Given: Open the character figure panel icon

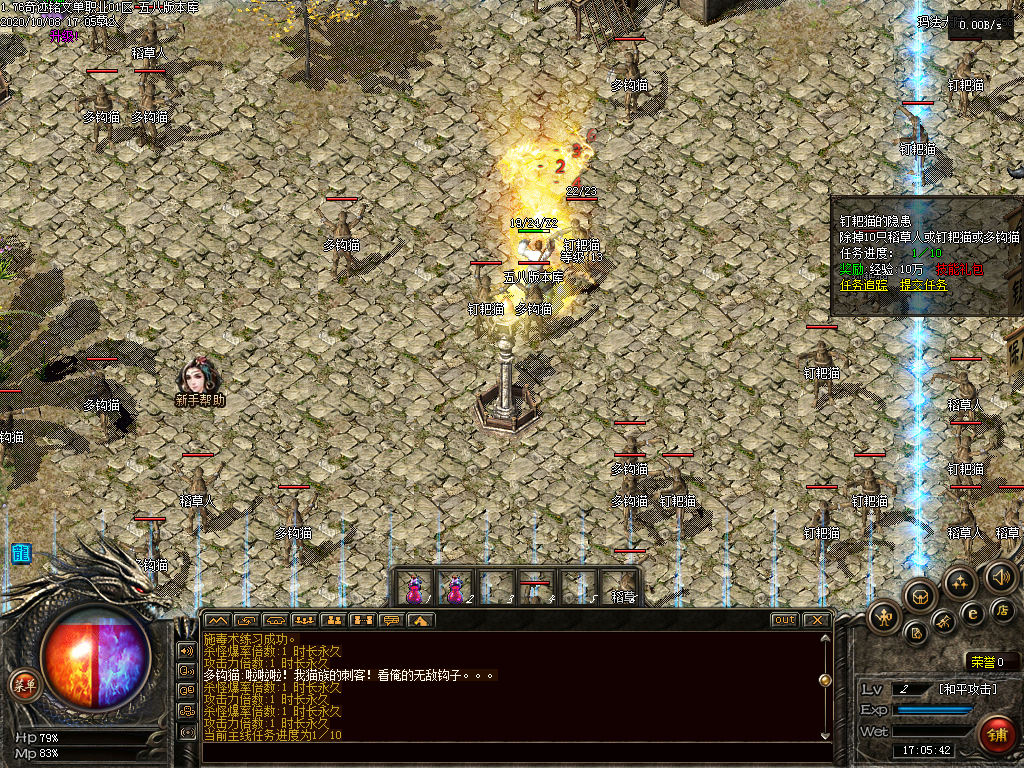Looking at the screenshot, I should click(x=885, y=615).
